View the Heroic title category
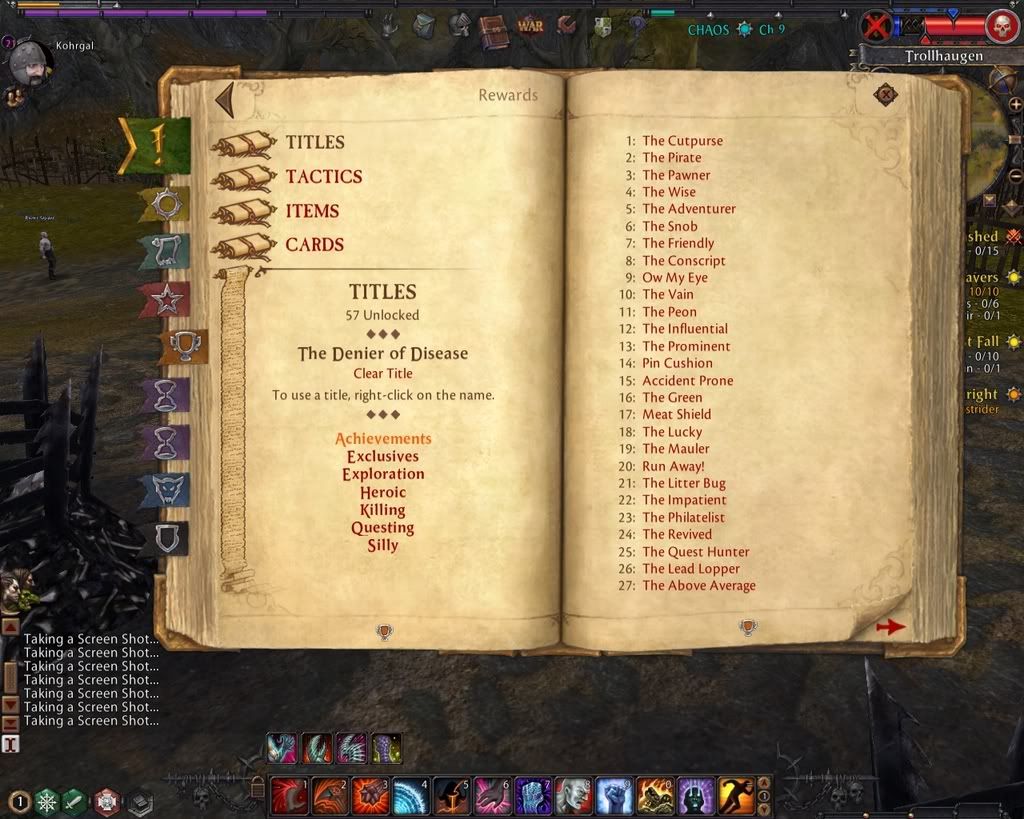The width and height of the screenshot is (1024, 819). click(382, 492)
